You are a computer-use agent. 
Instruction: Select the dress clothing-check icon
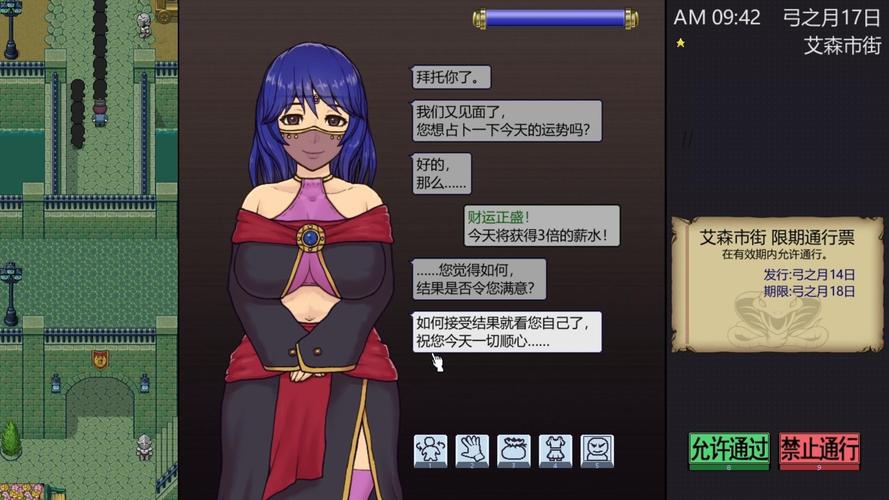[x=555, y=449]
